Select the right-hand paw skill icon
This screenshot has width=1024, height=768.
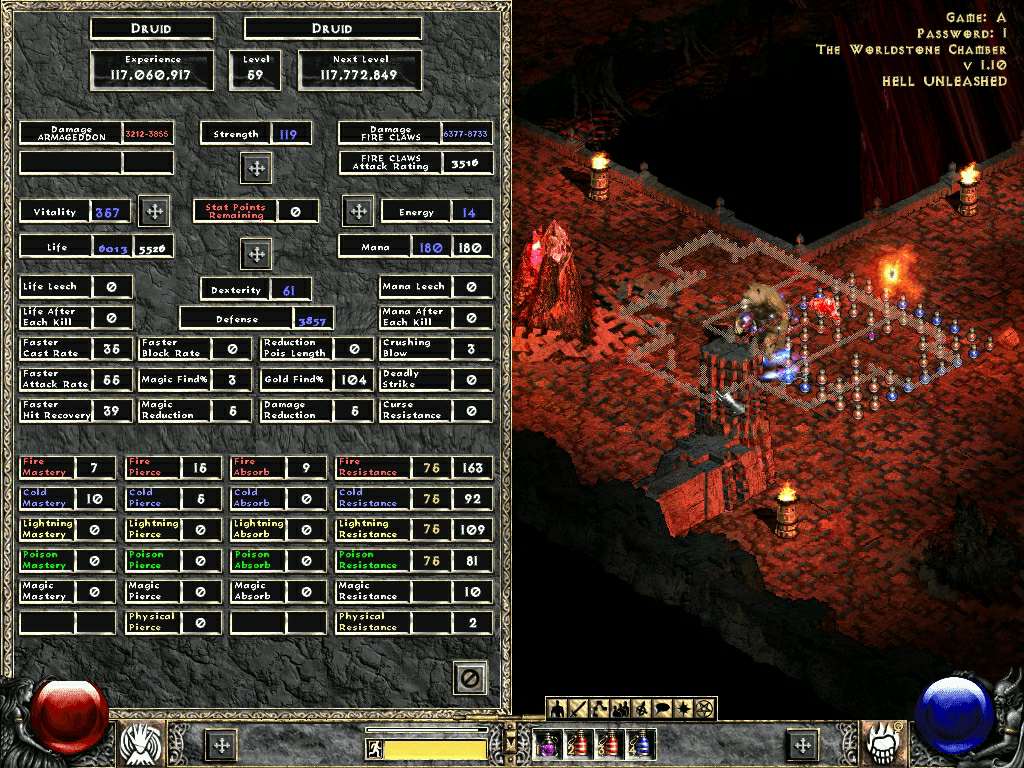pyautogui.click(x=884, y=743)
